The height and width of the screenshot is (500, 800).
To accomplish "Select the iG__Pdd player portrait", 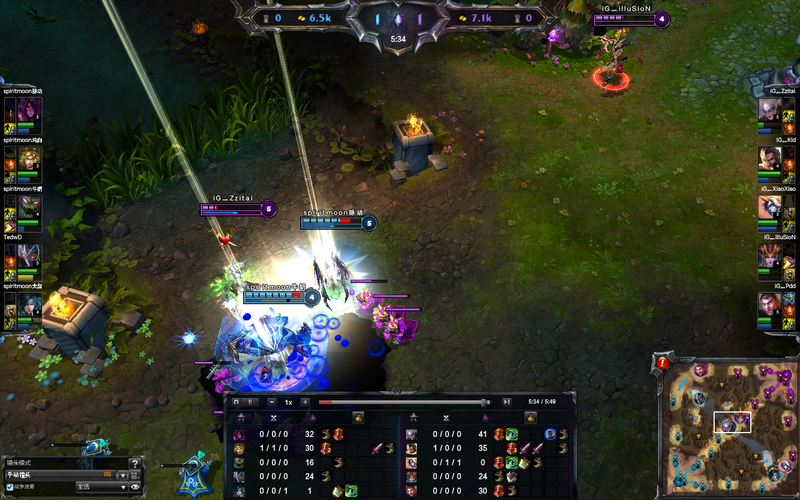I will (770, 305).
